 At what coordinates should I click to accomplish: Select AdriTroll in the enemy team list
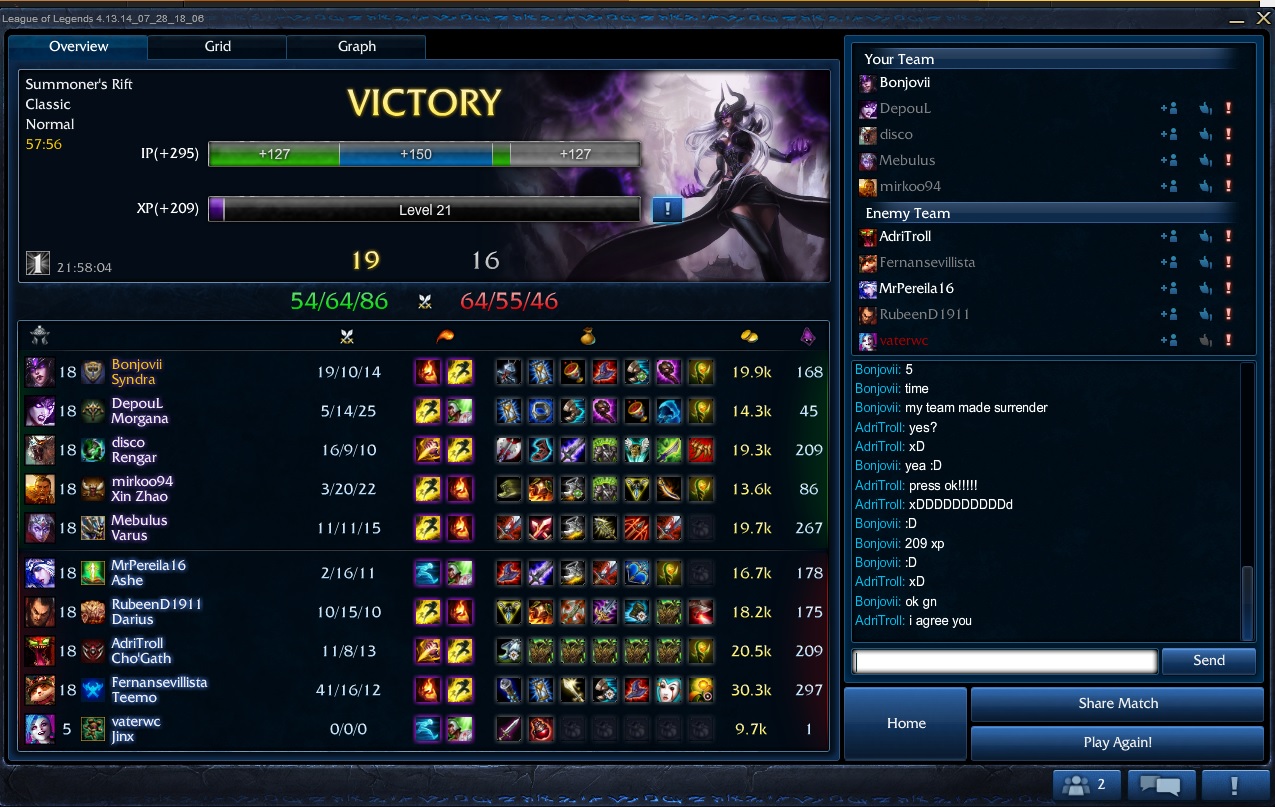coord(905,237)
